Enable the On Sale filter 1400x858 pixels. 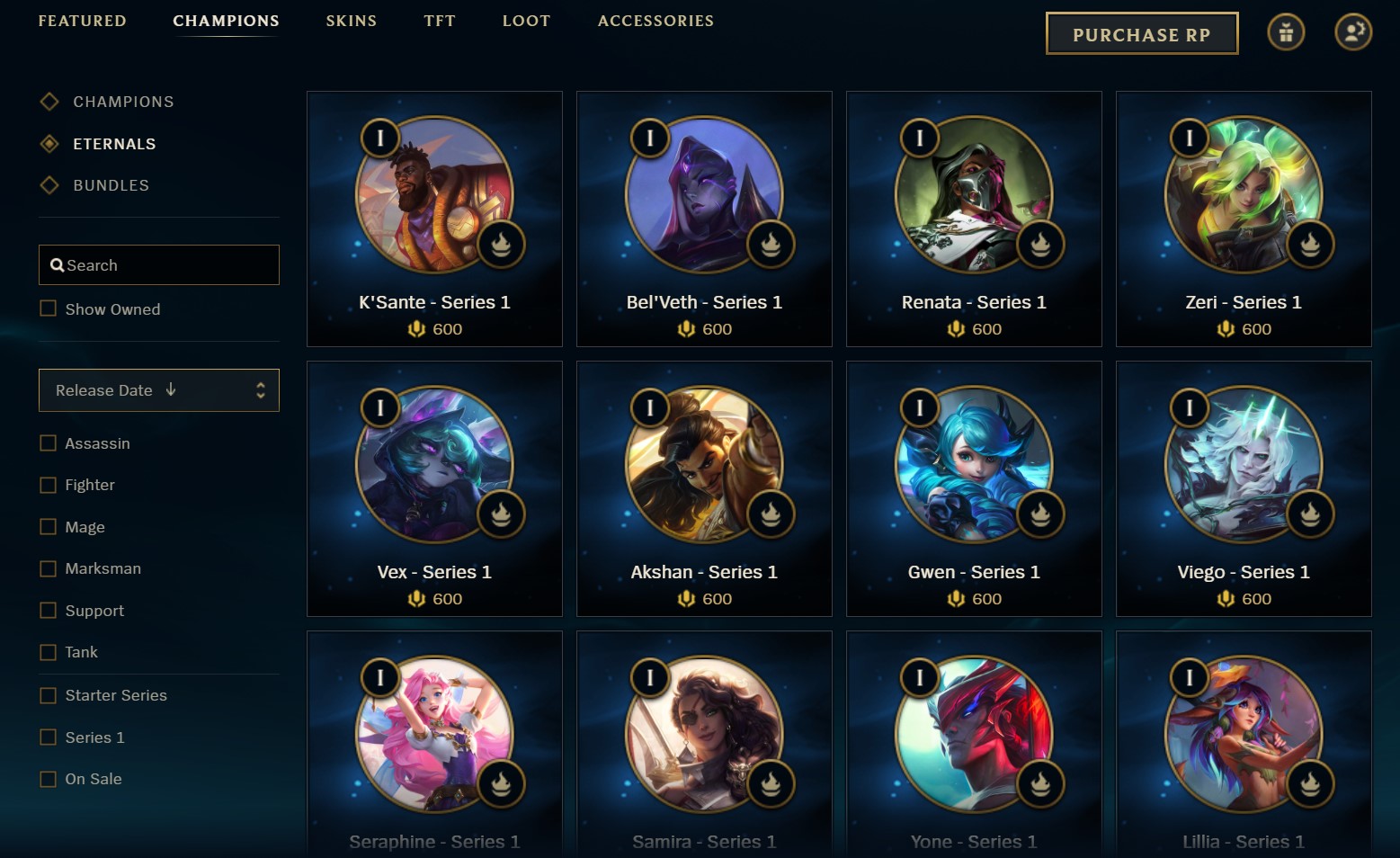(48, 778)
